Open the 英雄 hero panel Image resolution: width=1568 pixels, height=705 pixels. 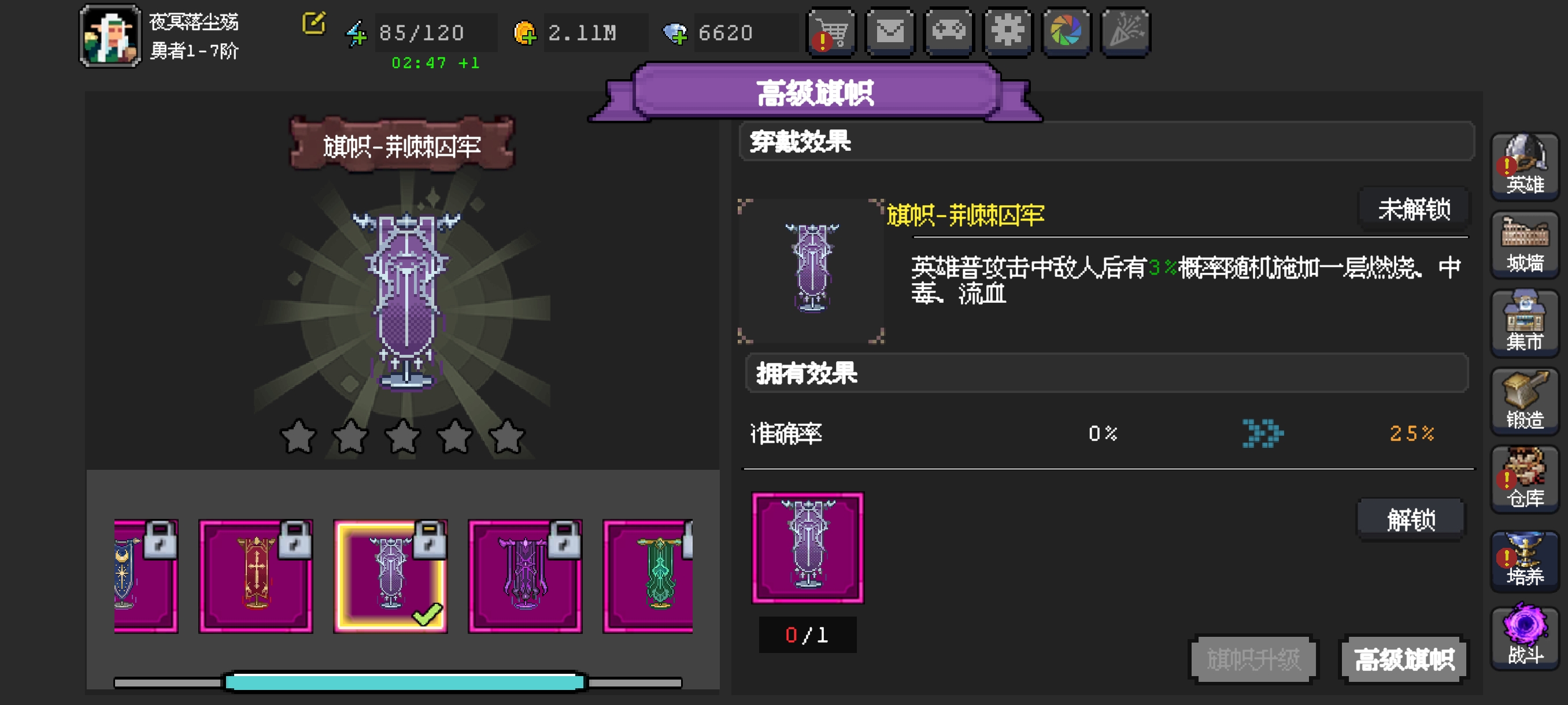point(1524,167)
